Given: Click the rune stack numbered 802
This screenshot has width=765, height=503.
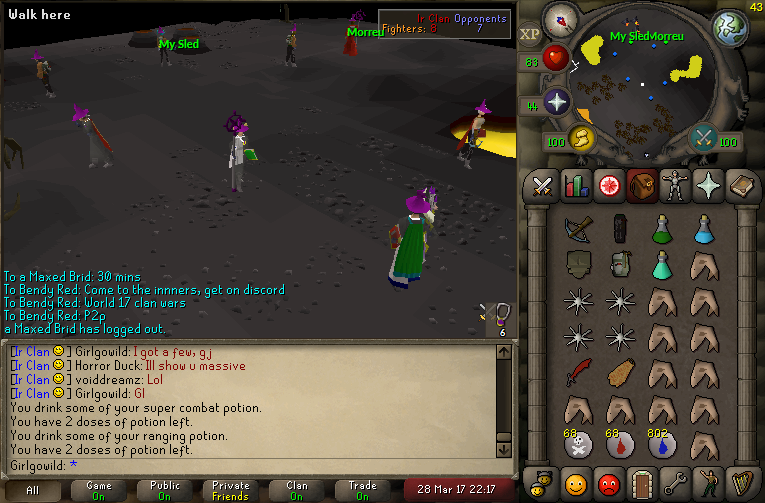Looking at the screenshot, I should coord(661,444).
